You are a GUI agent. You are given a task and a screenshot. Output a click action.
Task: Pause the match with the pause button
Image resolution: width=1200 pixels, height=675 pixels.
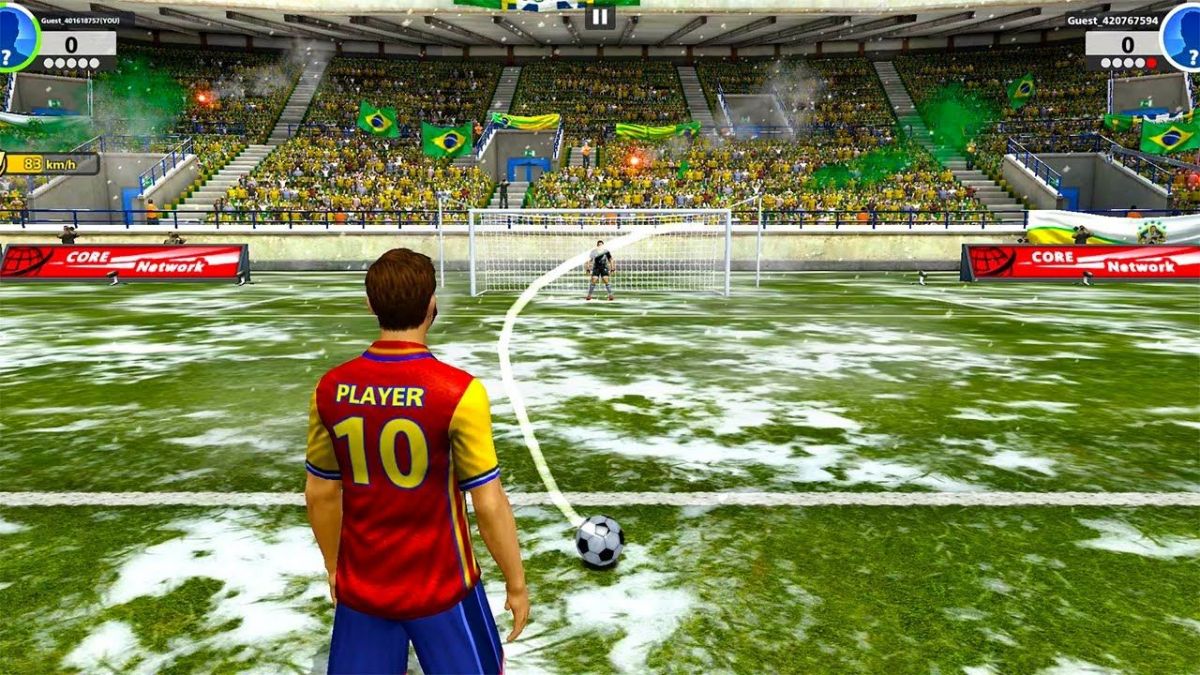pos(599,16)
